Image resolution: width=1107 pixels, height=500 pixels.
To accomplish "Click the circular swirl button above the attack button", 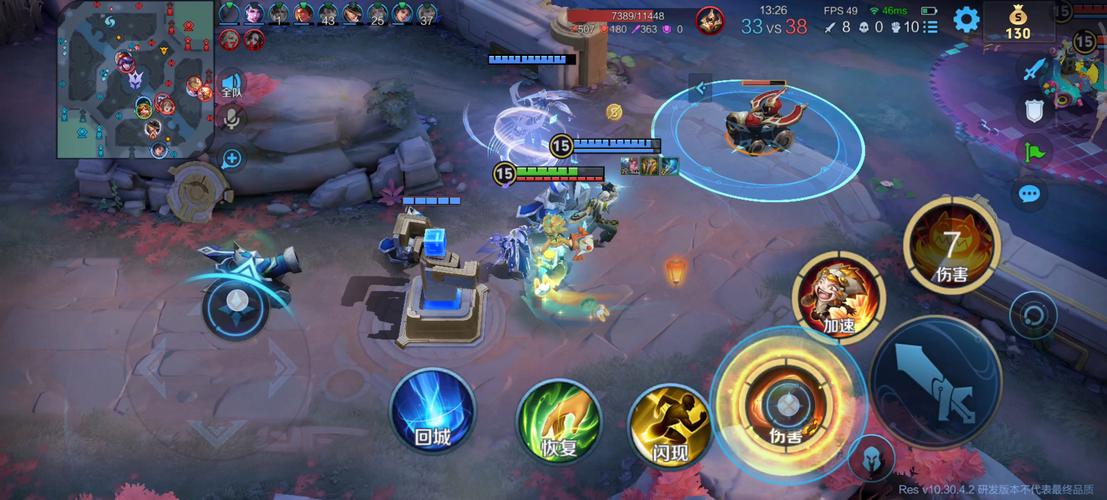I will point(1033,317).
